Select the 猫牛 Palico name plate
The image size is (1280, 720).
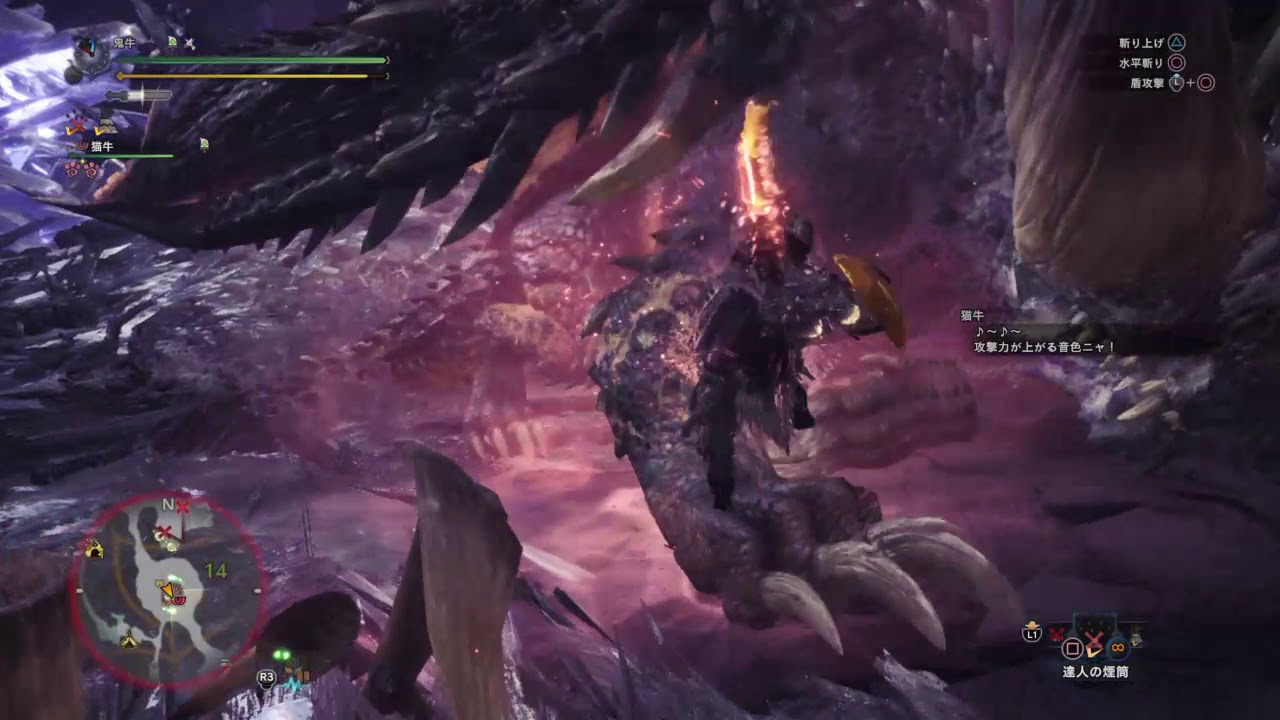(x=102, y=146)
